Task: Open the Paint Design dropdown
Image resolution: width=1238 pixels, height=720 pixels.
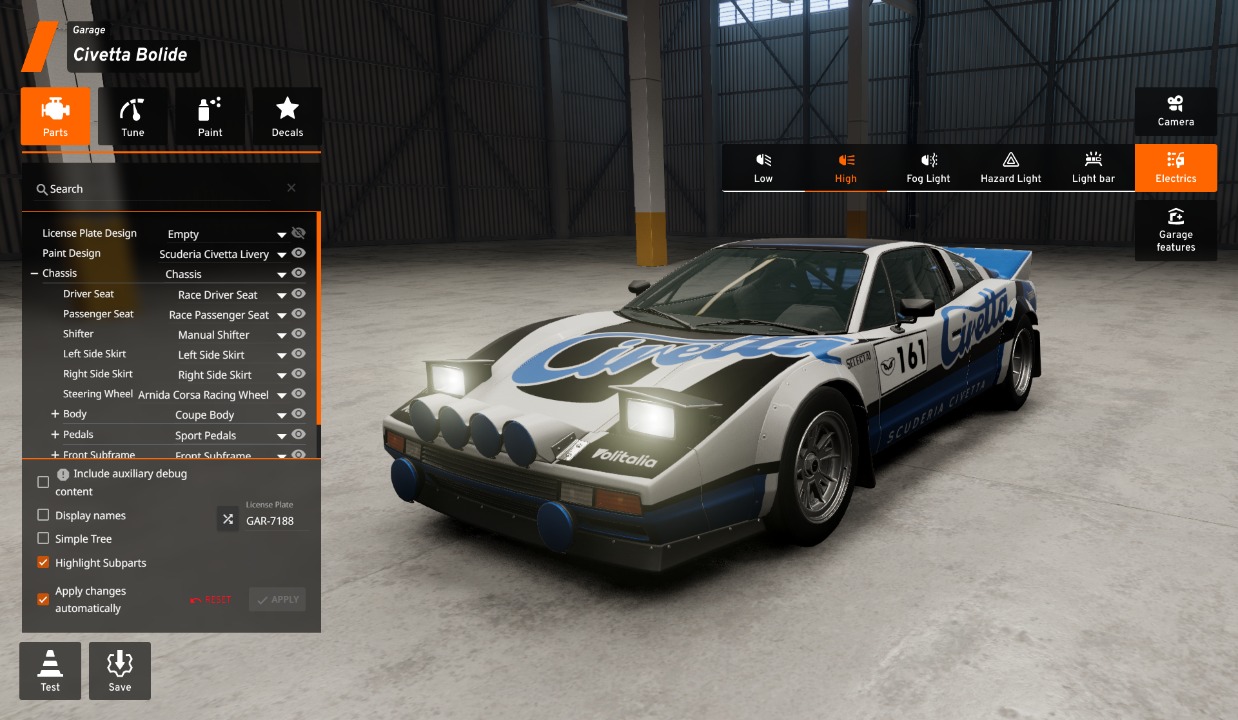Action: click(282, 255)
